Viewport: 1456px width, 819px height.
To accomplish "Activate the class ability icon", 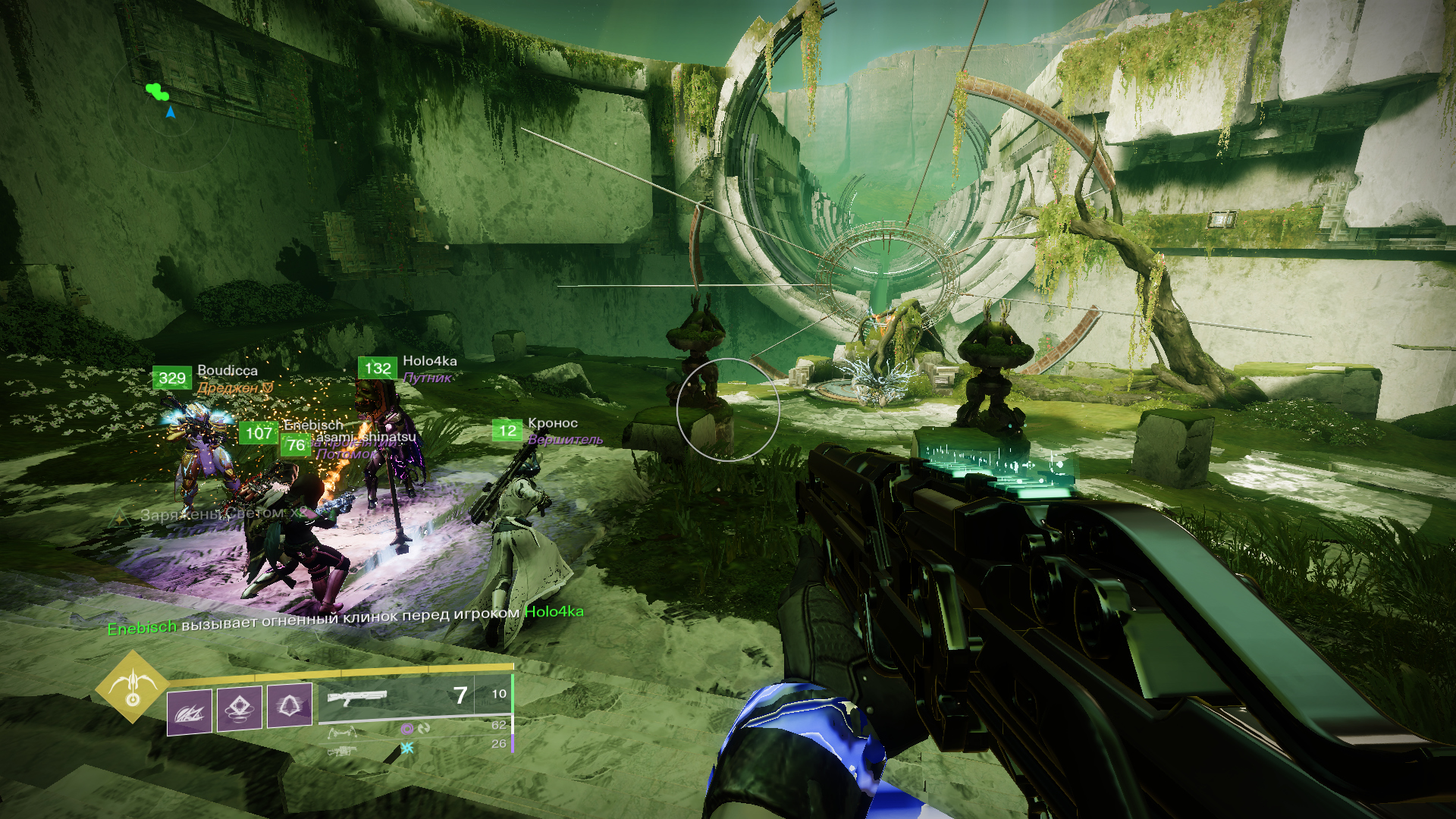I will [289, 706].
